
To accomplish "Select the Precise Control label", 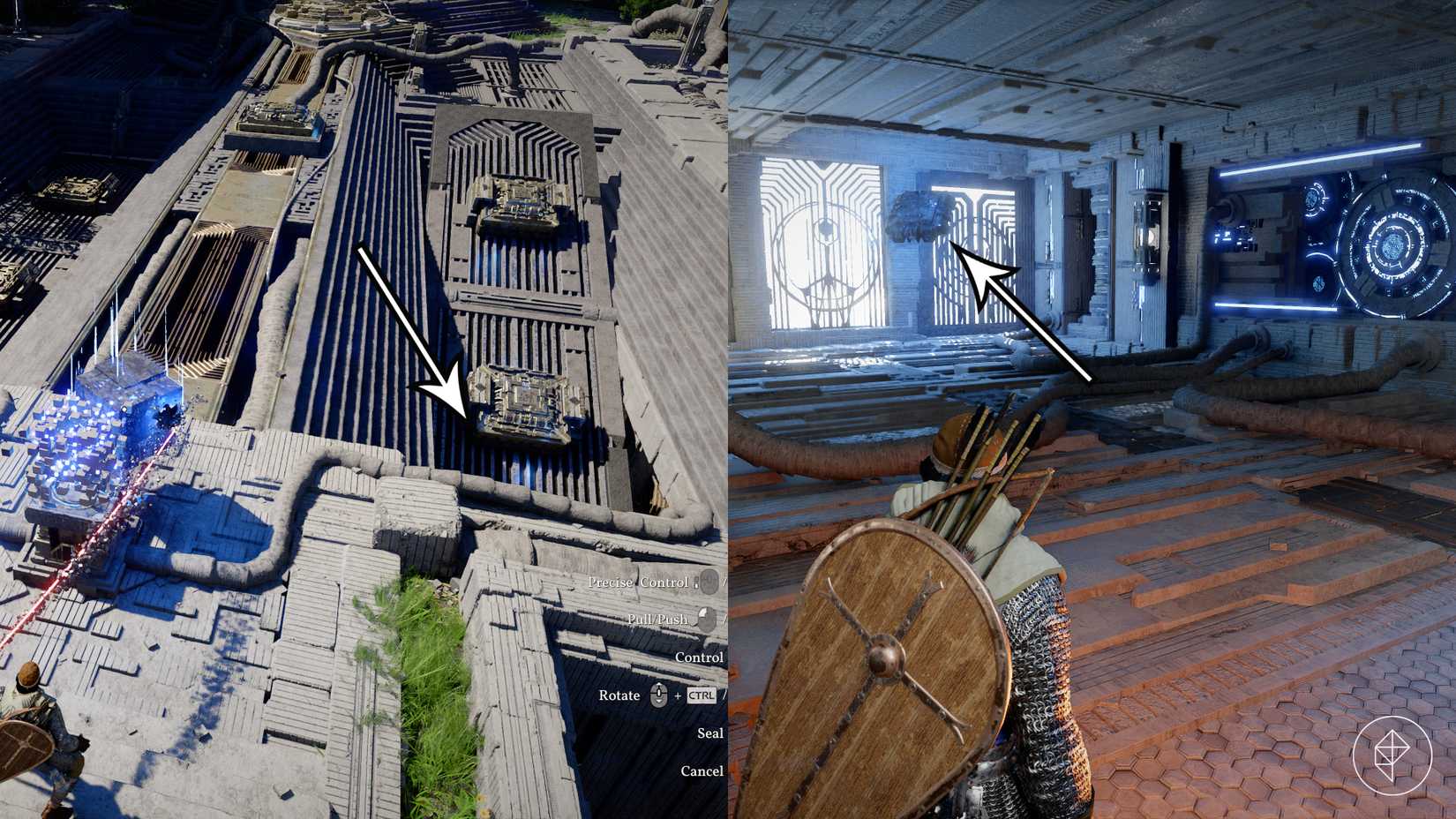I will pyautogui.click(x=639, y=582).
